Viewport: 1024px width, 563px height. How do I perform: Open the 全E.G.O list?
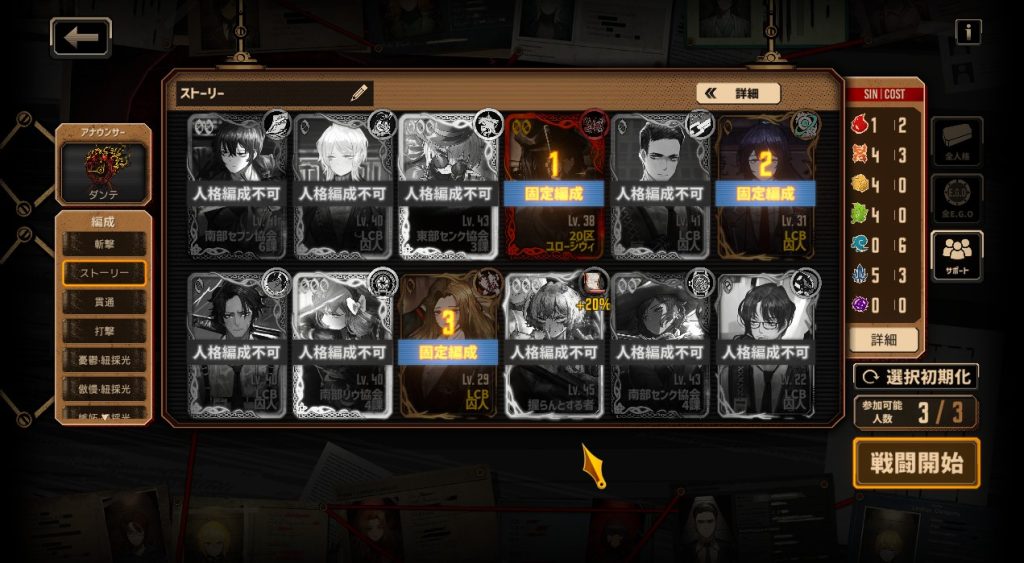coord(957,199)
